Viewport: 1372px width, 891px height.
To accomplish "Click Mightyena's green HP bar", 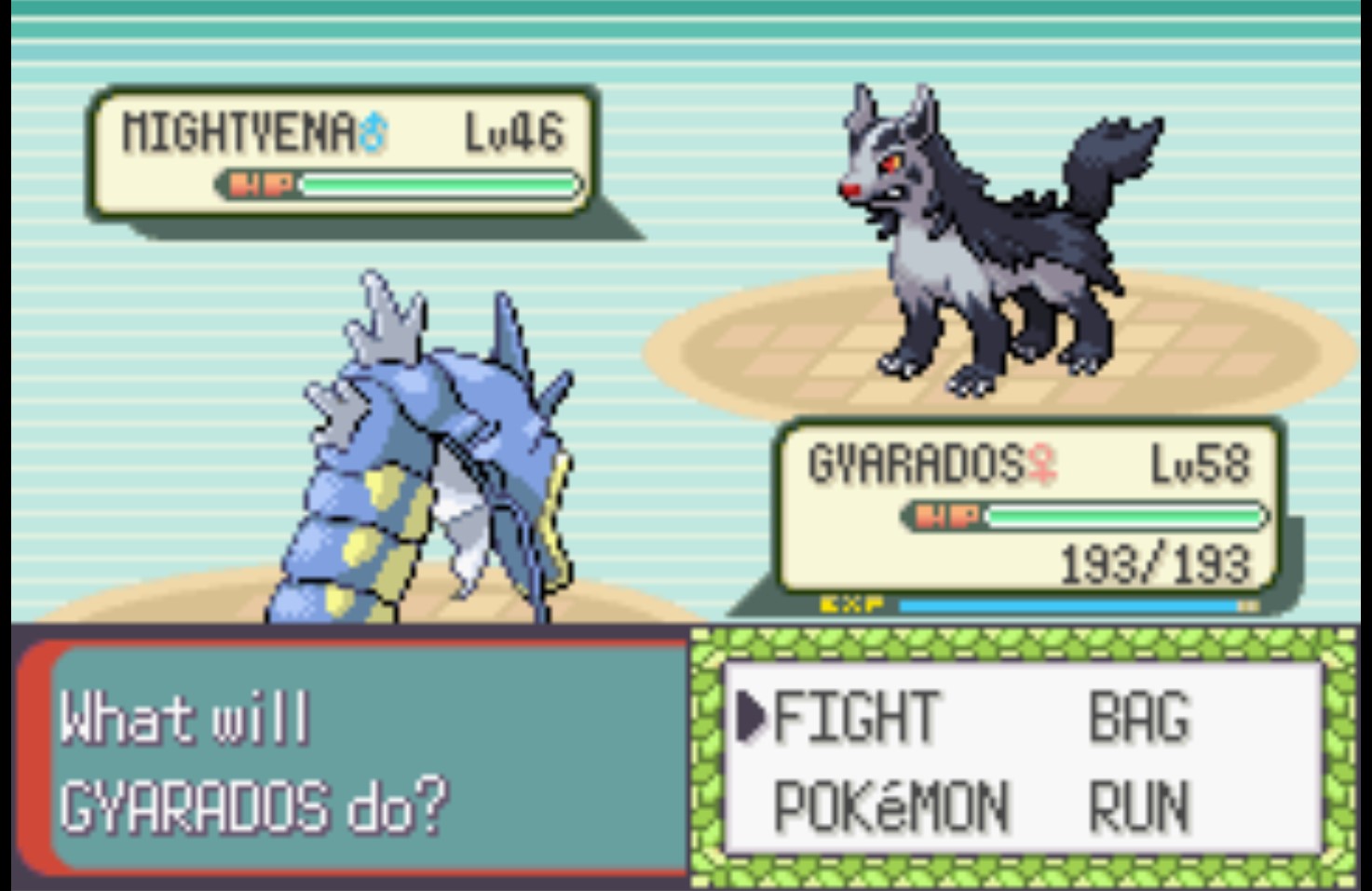I will click(x=438, y=183).
